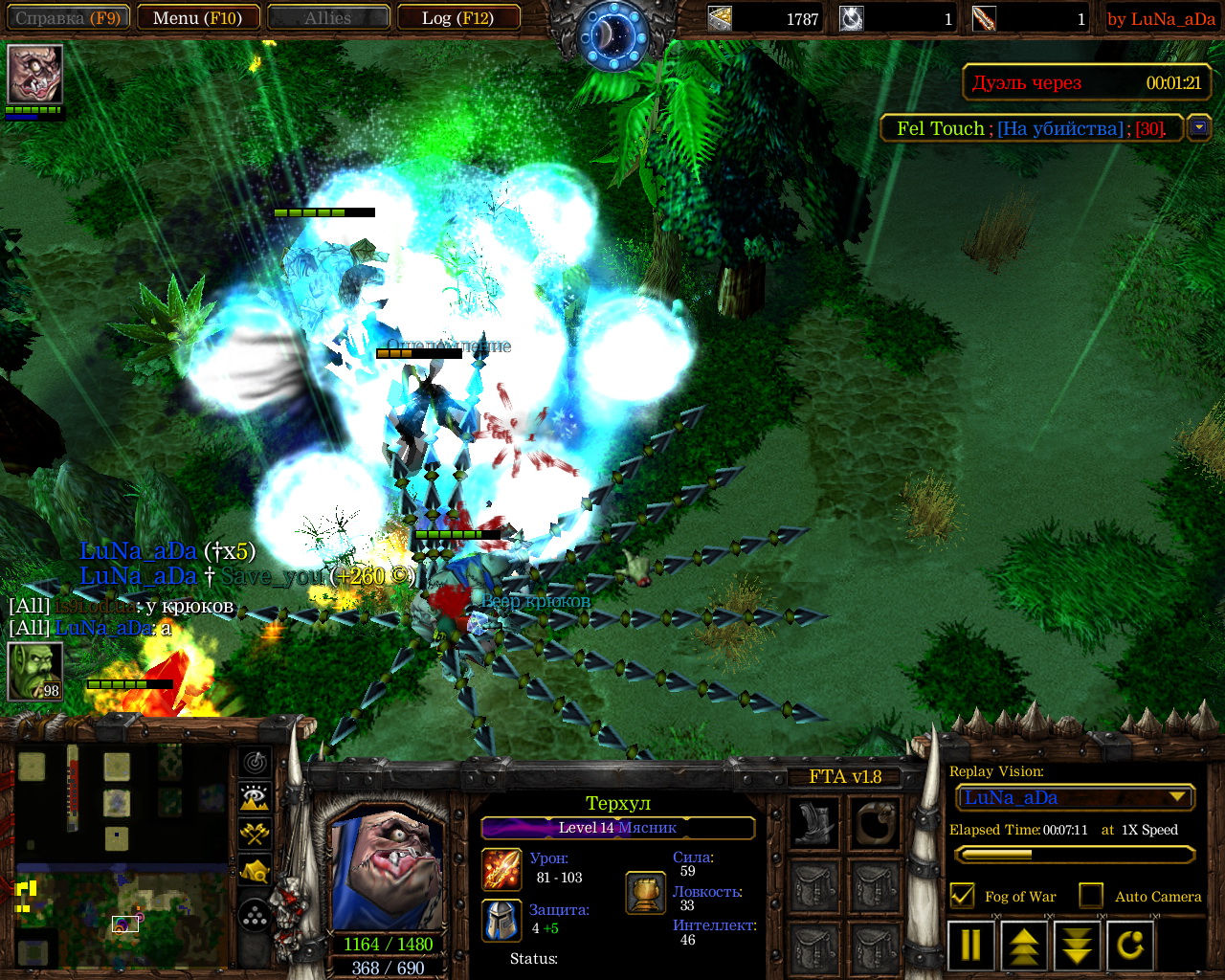Toggle ally color mode crossed-axes button
Image resolution: width=1225 pixels, height=980 pixels.
point(255,834)
